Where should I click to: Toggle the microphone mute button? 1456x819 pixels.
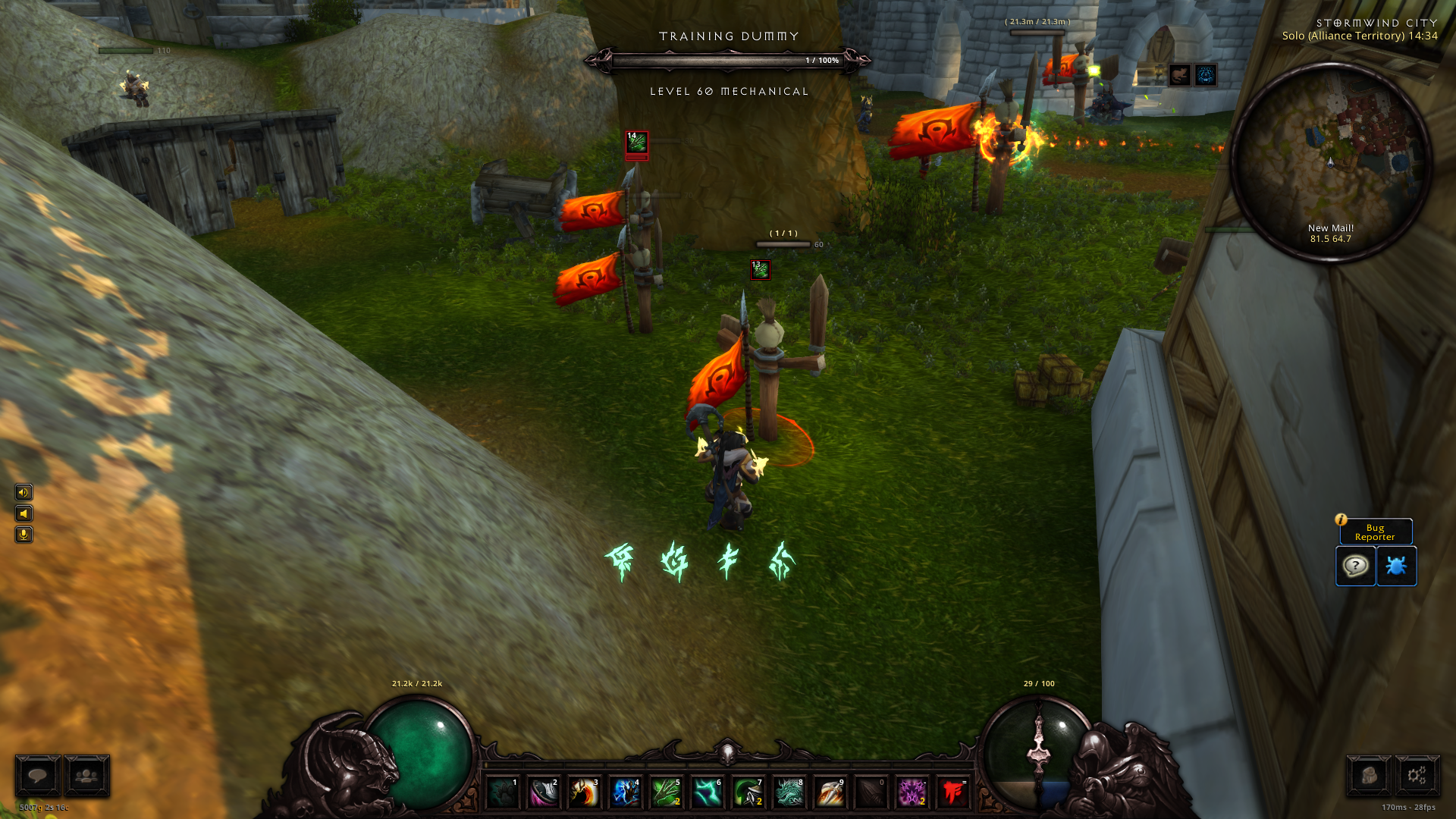24,535
